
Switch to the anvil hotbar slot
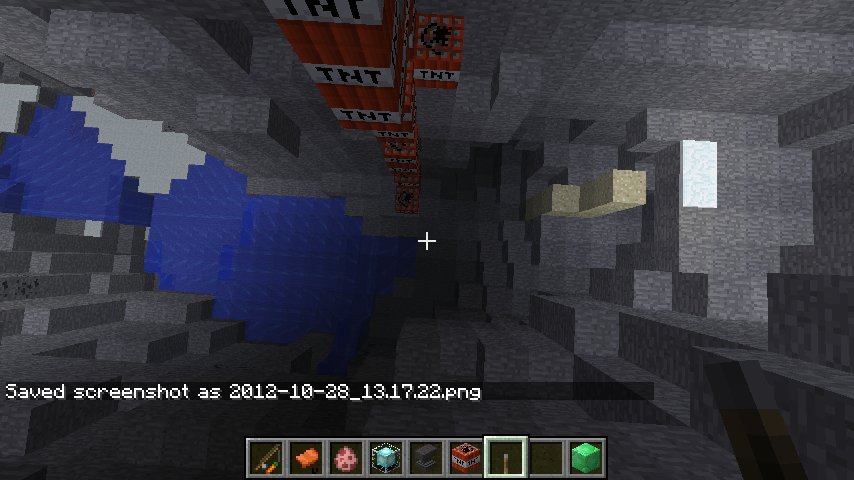pos(425,458)
